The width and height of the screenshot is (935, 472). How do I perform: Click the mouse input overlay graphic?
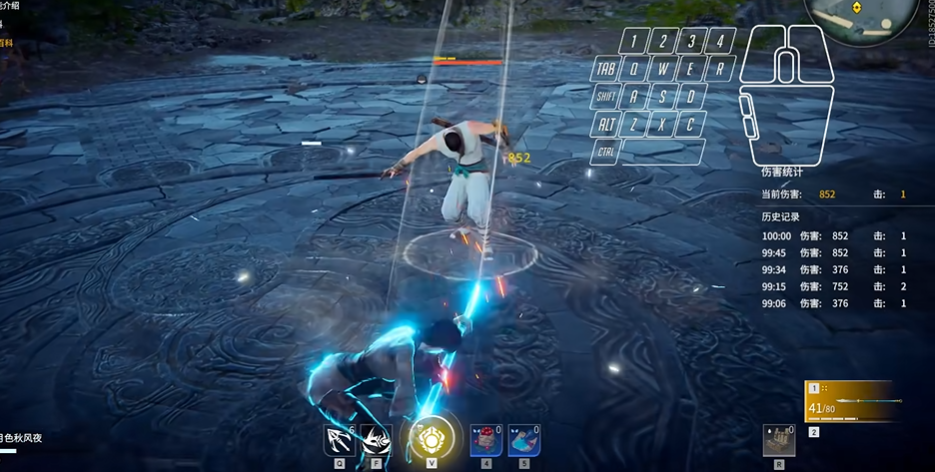(x=785, y=95)
